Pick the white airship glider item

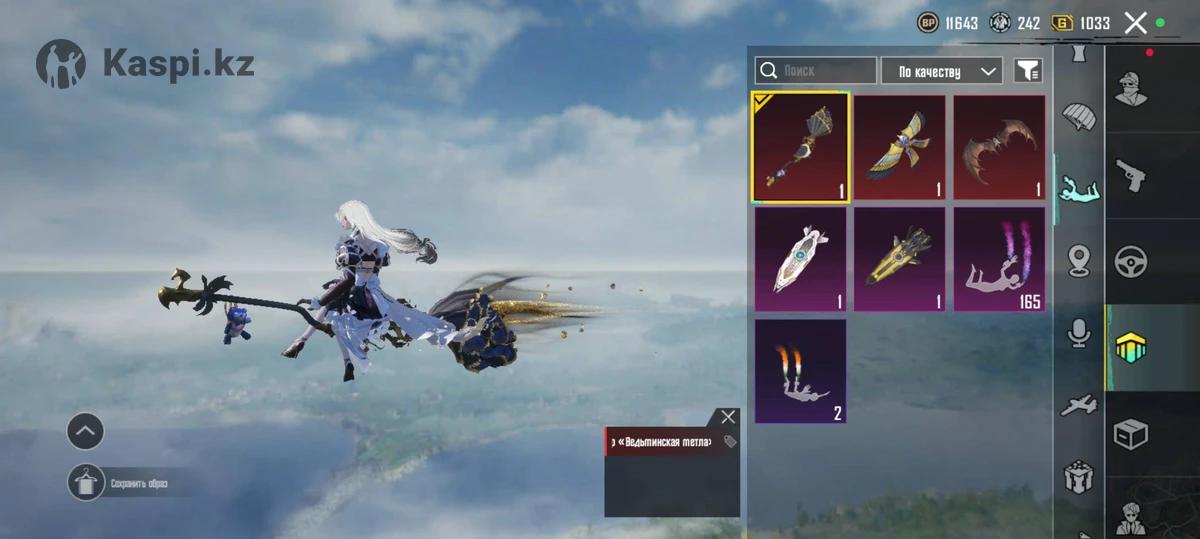click(x=800, y=259)
